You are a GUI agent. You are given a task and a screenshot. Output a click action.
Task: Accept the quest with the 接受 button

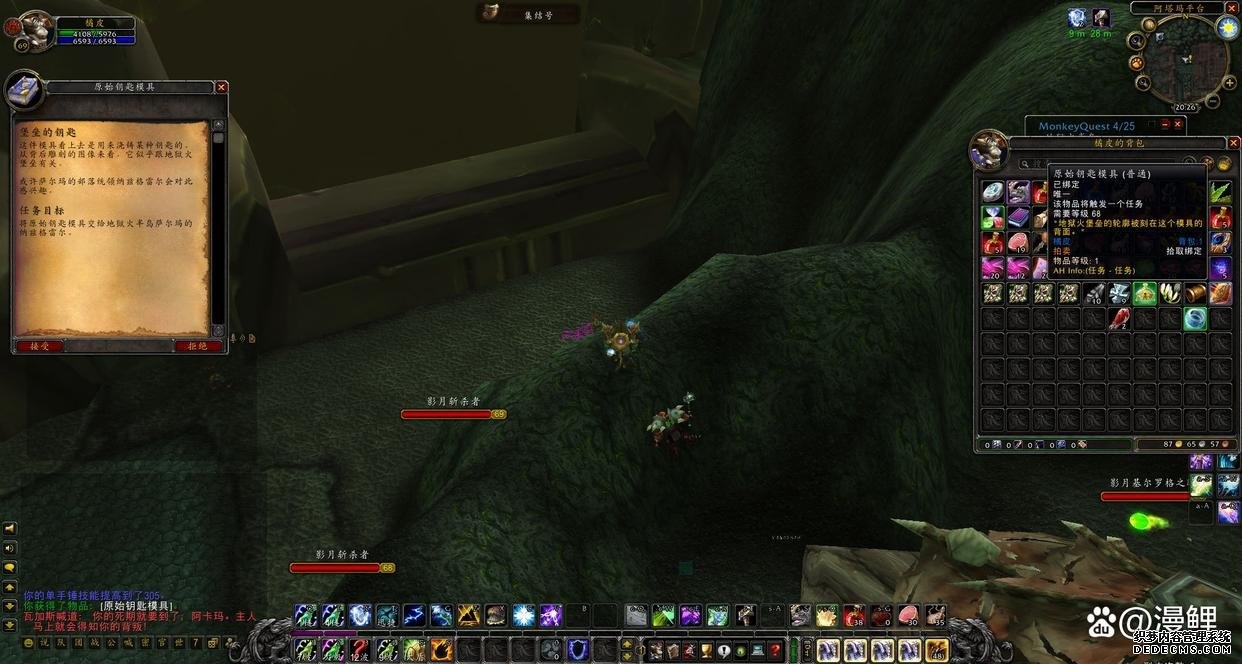(x=39, y=346)
